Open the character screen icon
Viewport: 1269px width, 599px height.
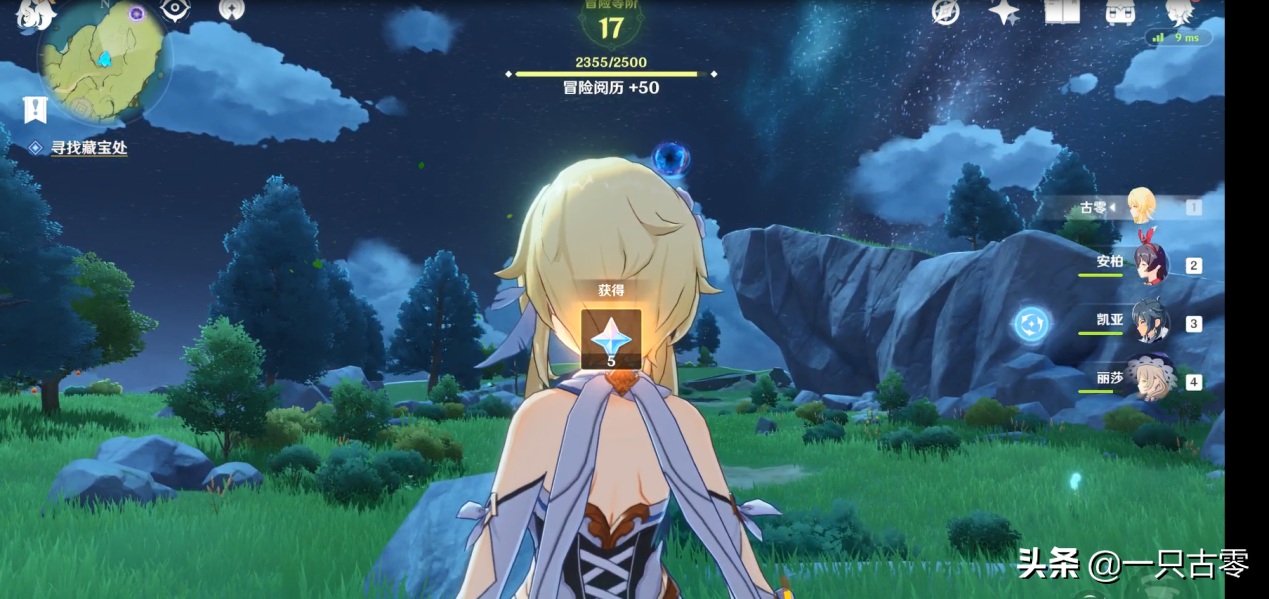click(1182, 12)
